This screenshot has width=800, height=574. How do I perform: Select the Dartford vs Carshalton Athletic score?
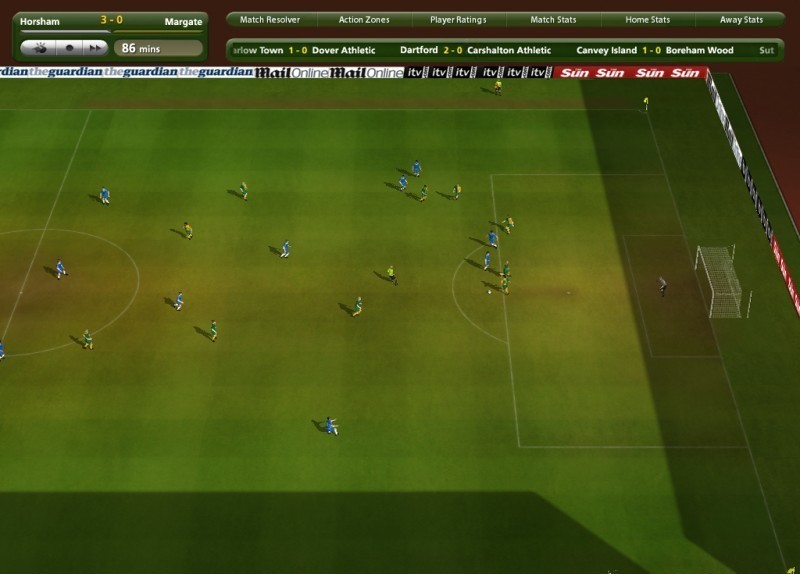tap(475, 50)
